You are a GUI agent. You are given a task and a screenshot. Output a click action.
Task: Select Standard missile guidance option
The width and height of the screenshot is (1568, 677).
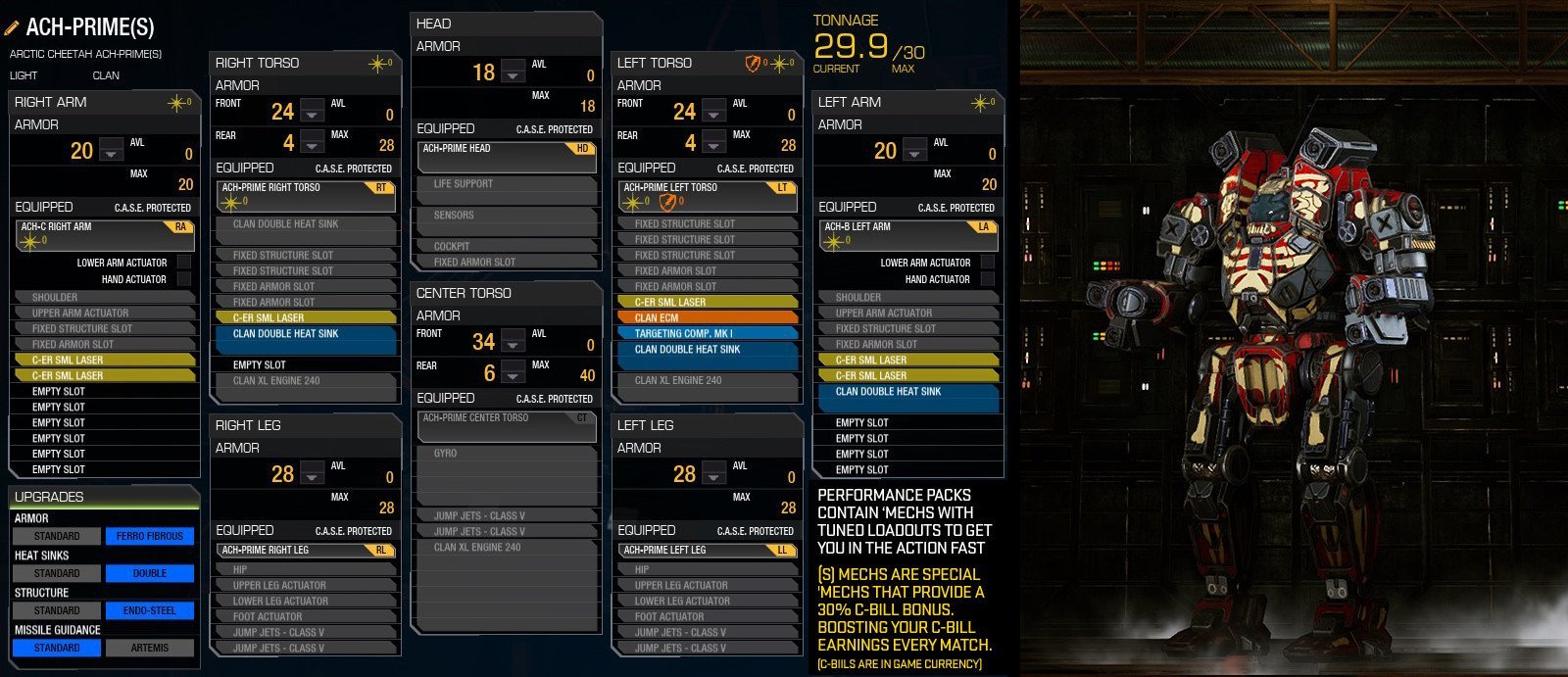point(57,648)
